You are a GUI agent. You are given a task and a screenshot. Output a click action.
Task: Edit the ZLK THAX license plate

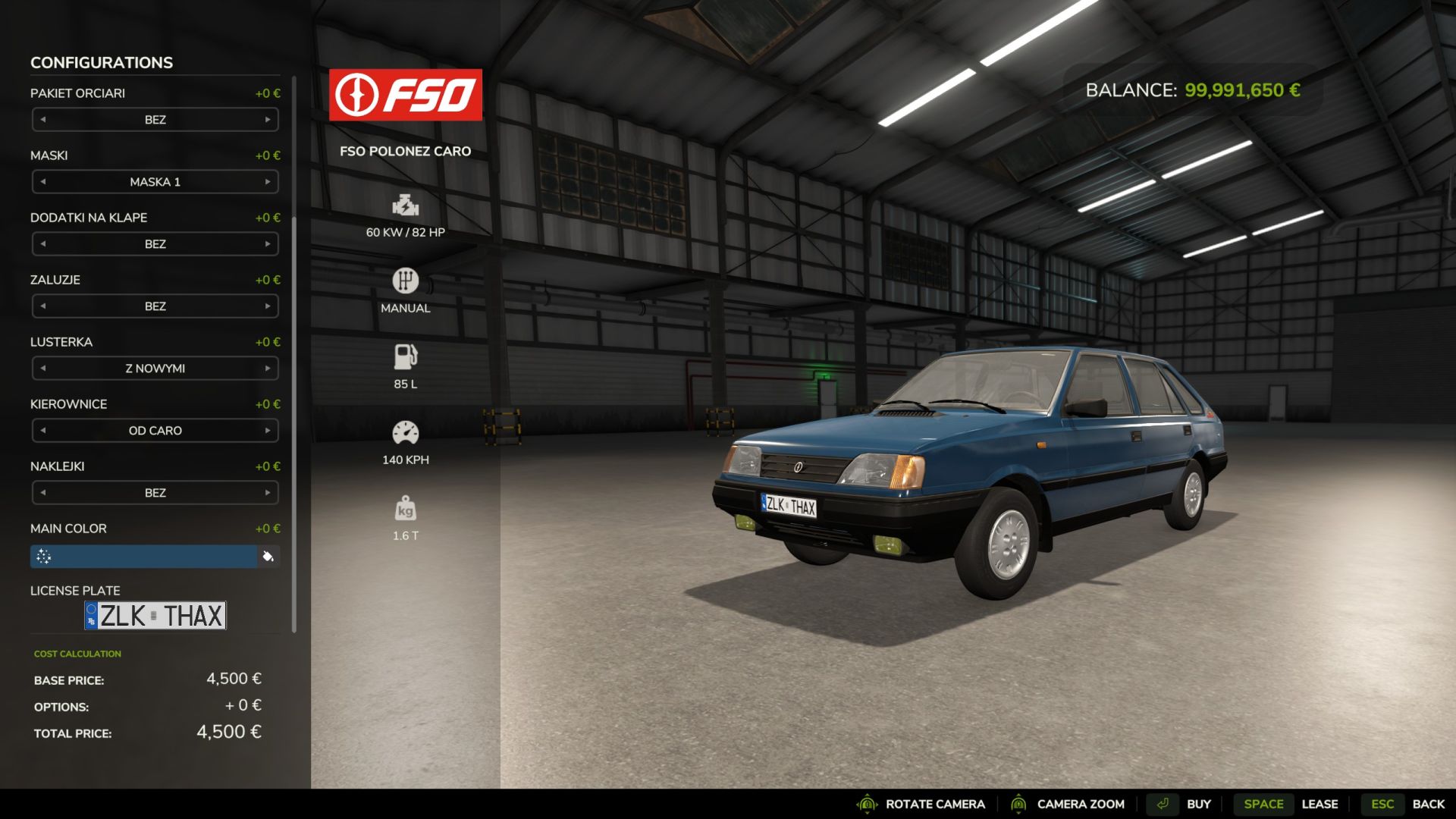pyautogui.click(x=155, y=616)
